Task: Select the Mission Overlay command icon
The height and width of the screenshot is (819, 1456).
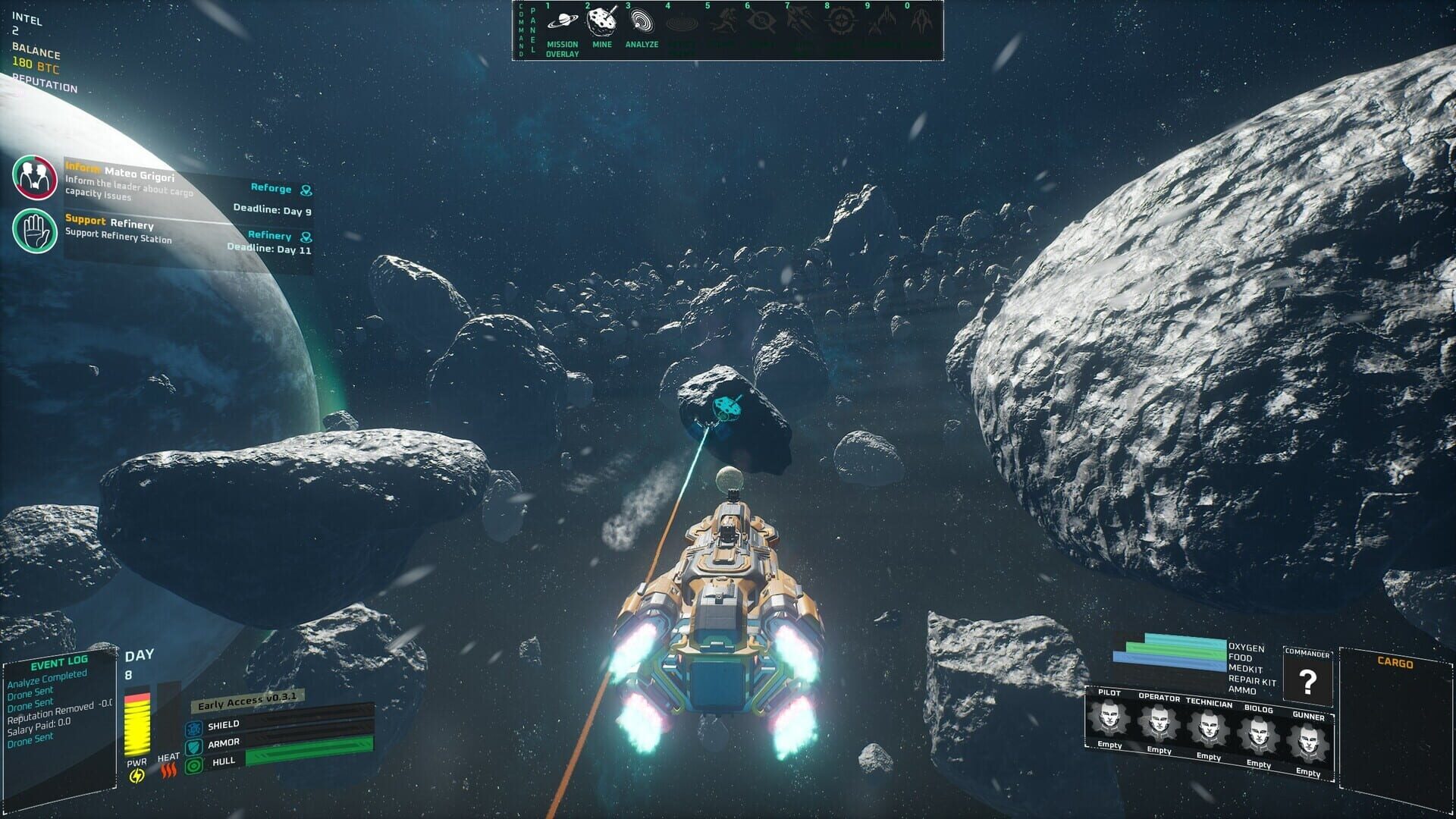Action: [x=562, y=23]
